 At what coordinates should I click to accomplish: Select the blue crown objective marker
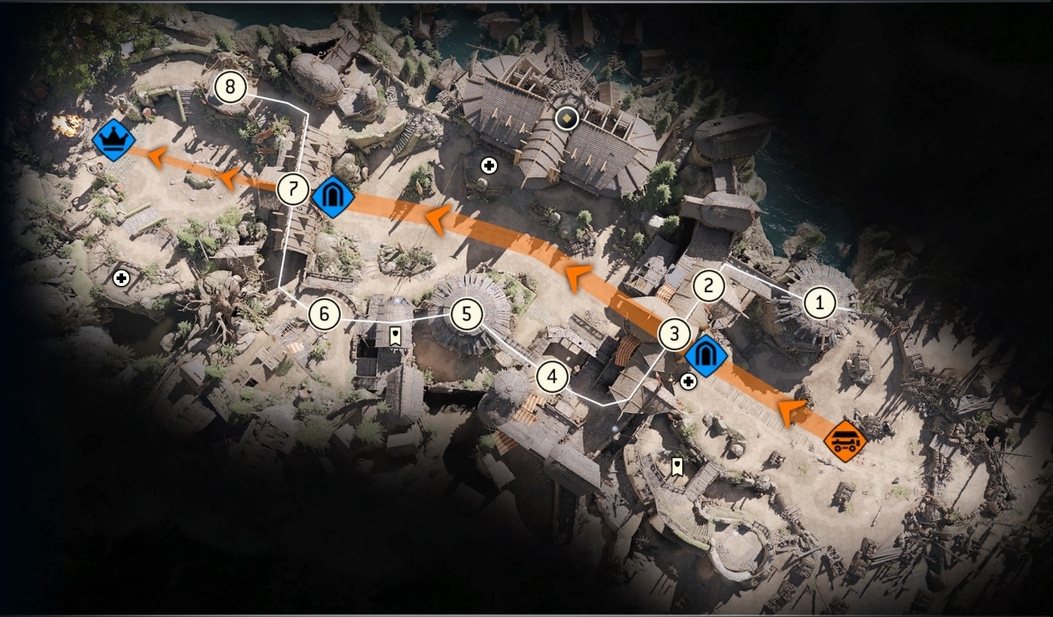[113, 139]
